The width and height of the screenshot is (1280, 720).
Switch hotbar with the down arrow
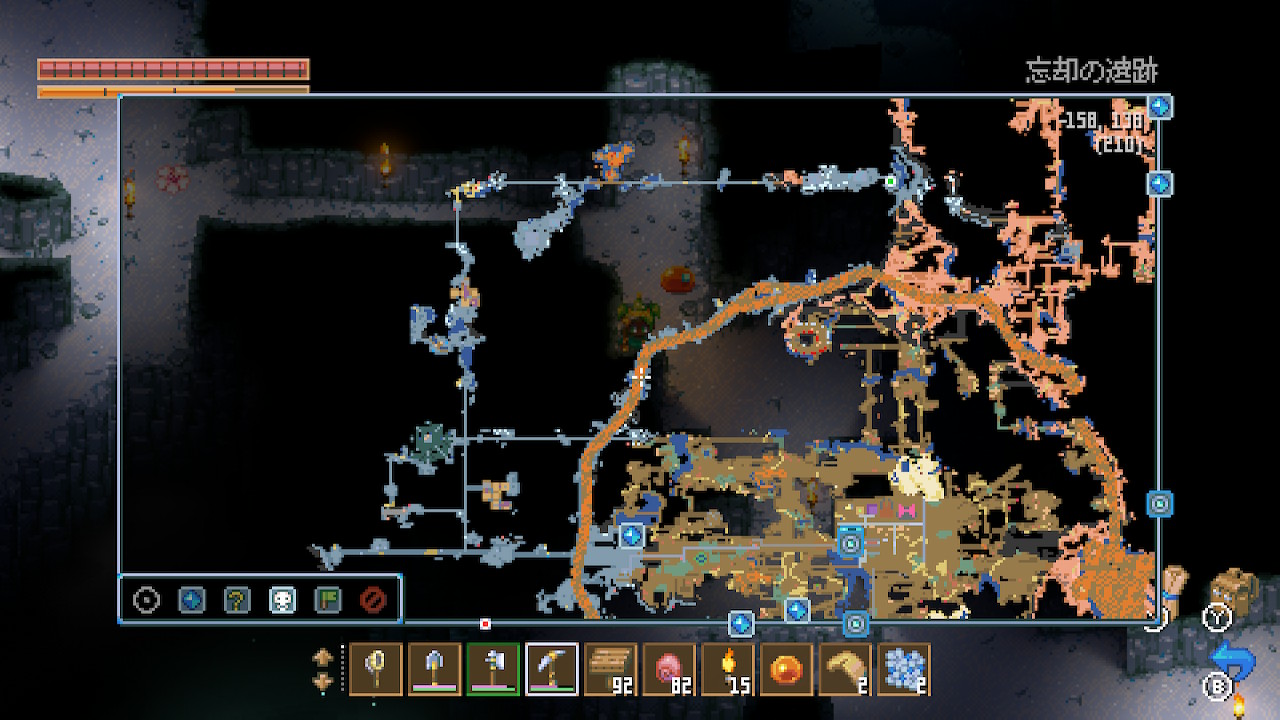323,681
